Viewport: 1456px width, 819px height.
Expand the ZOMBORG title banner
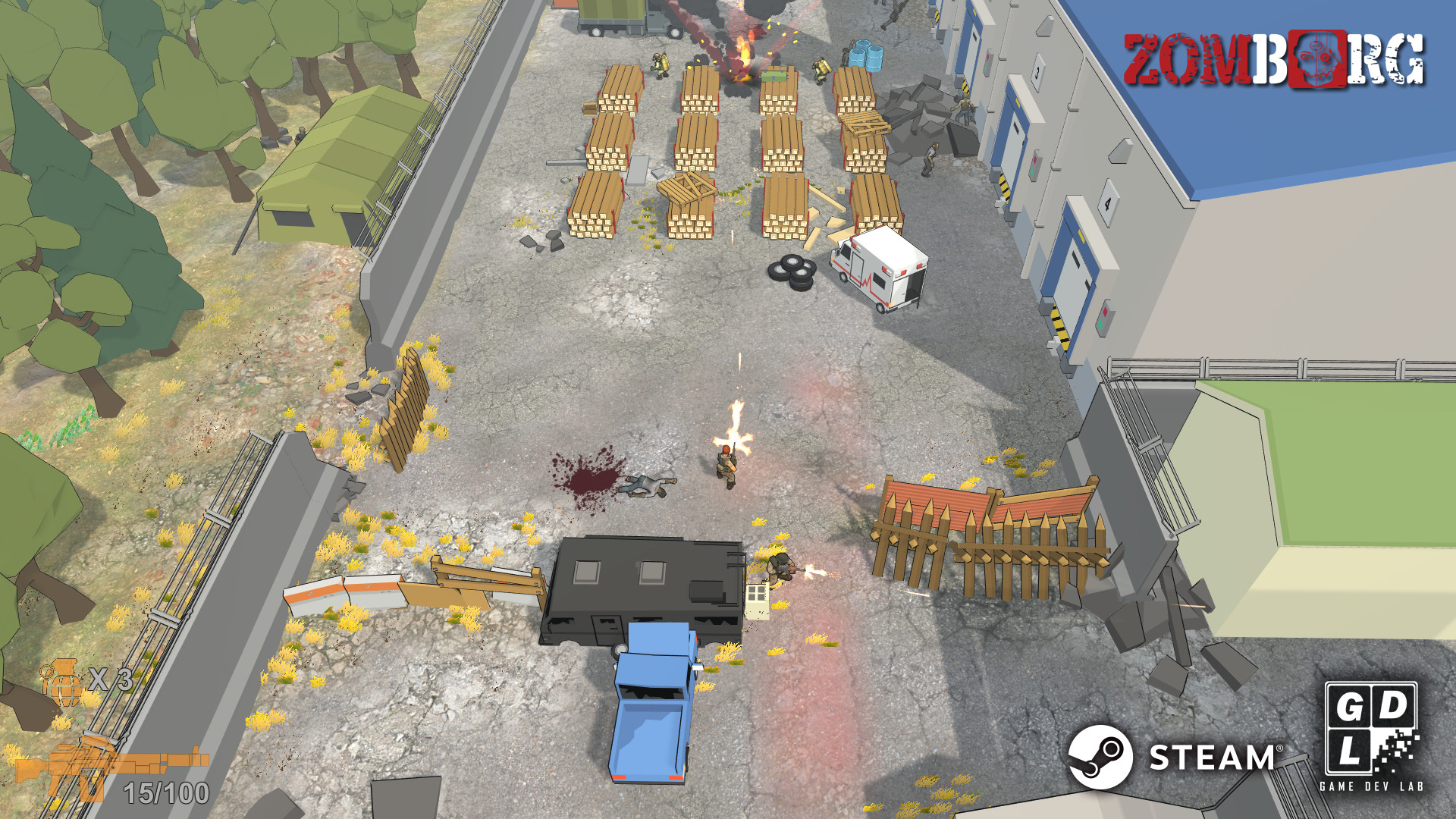[1278, 59]
